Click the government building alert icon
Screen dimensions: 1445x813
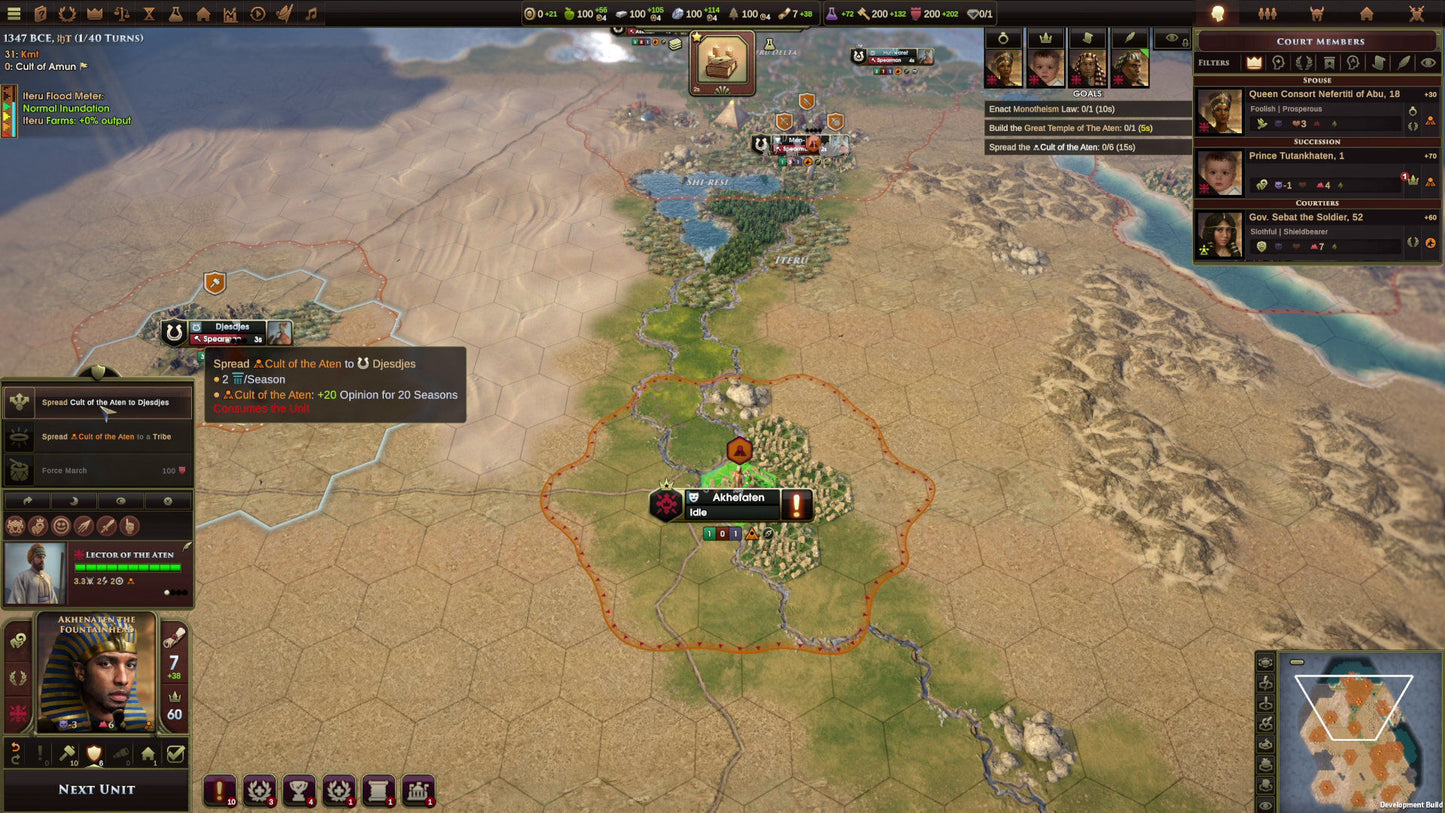[418, 790]
